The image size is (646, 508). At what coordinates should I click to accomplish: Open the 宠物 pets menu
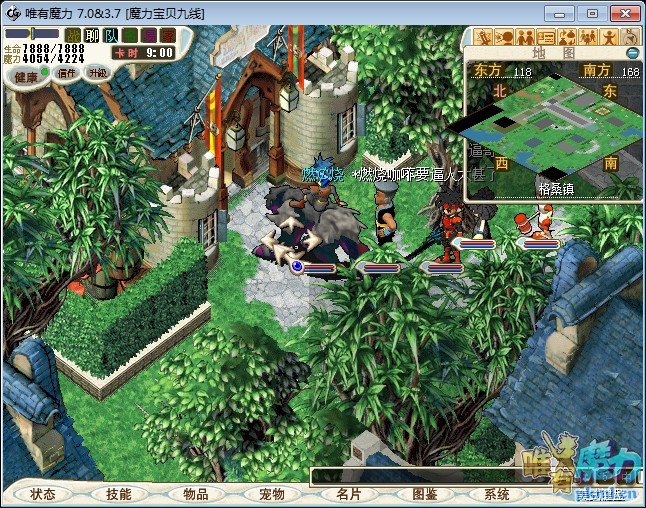click(x=272, y=494)
